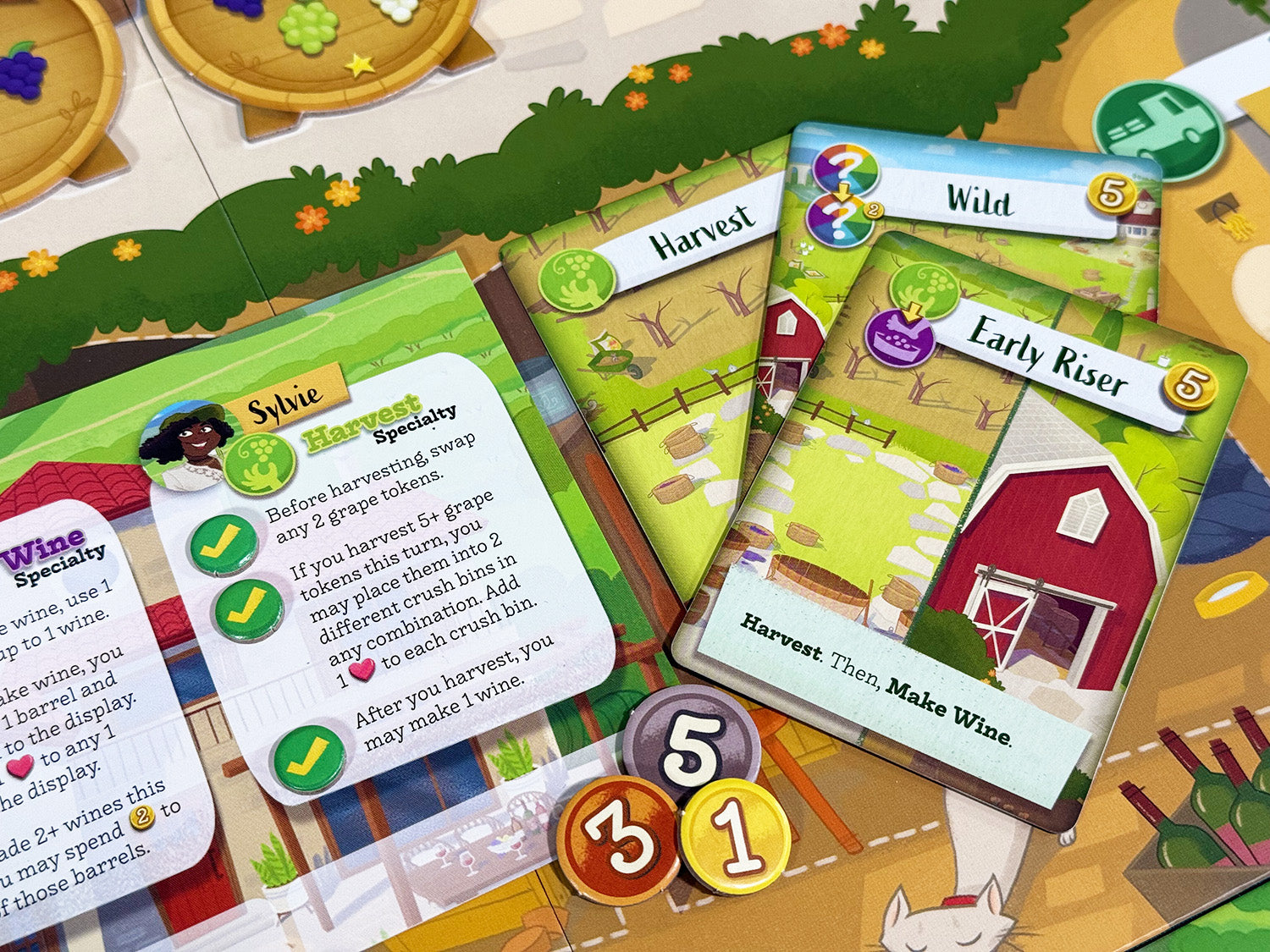Grab the yellow 1 token
This screenshot has height=952, width=1270.
point(736,838)
